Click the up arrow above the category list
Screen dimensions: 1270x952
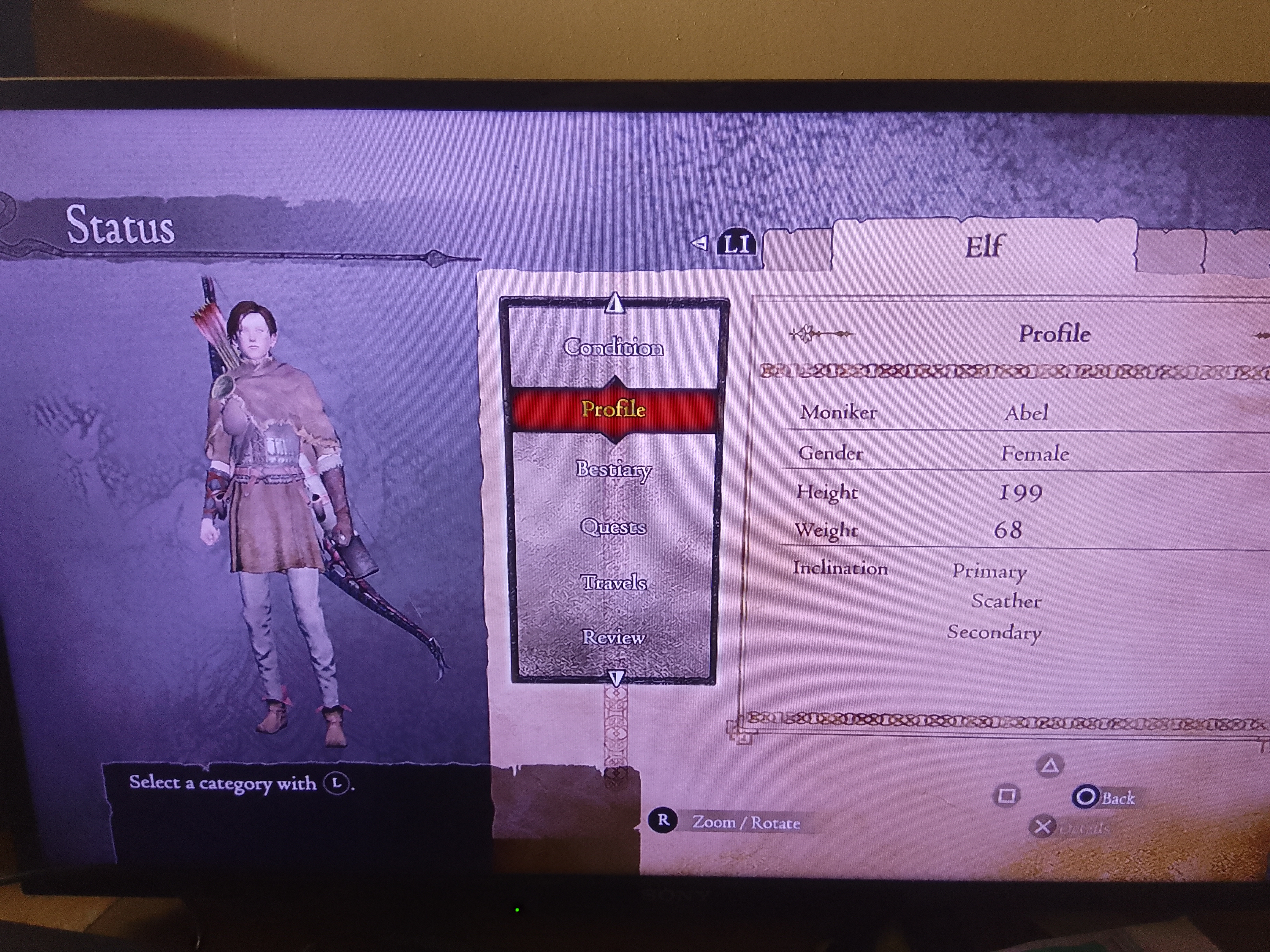(614, 302)
